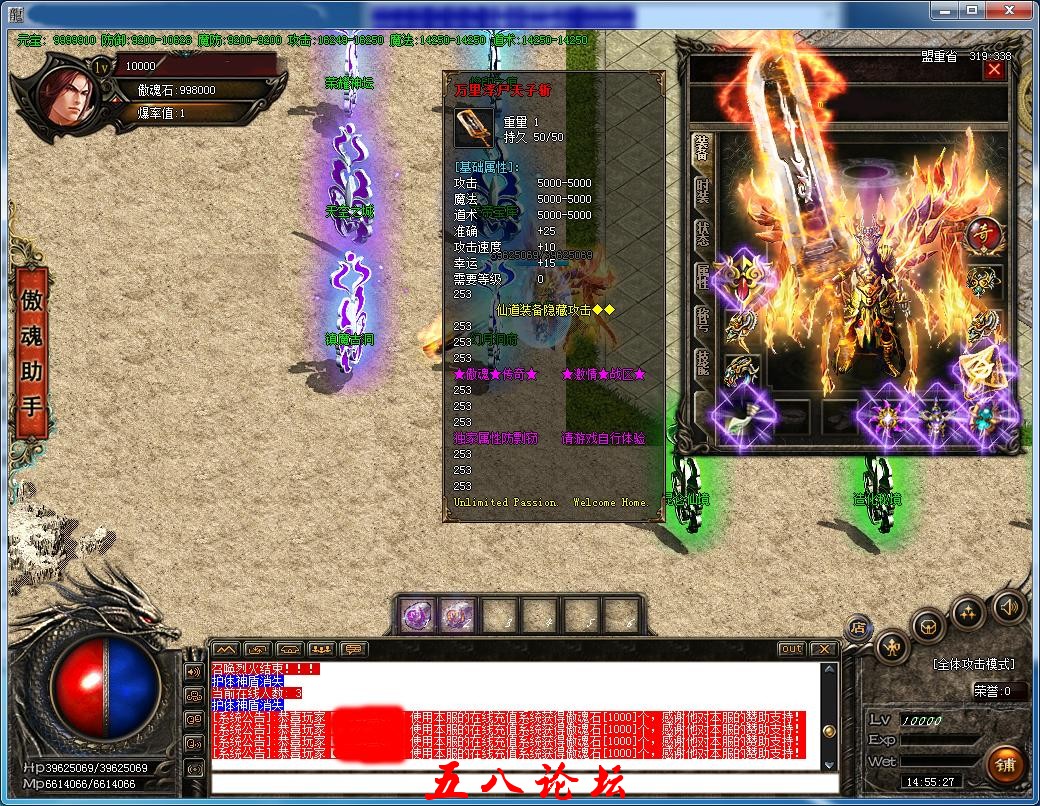Show the 属性 attributes tab
1040x806 pixels.
[703, 276]
